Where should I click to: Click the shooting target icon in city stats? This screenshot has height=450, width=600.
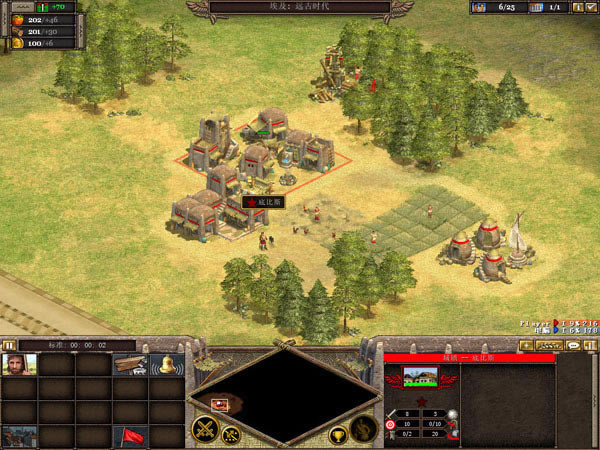pos(391,423)
